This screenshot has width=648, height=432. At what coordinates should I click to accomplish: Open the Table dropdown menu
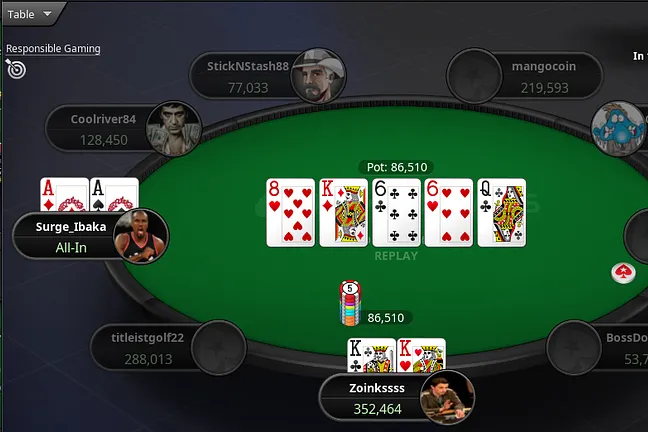(x=30, y=14)
